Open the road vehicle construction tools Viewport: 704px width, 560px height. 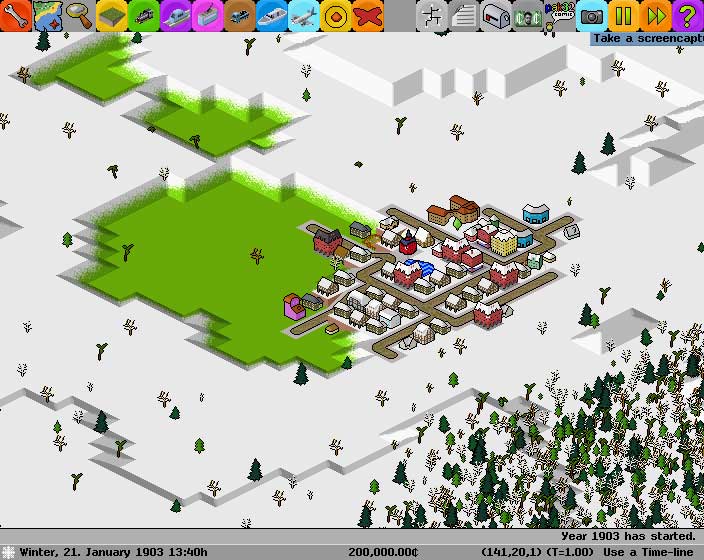coord(240,15)
